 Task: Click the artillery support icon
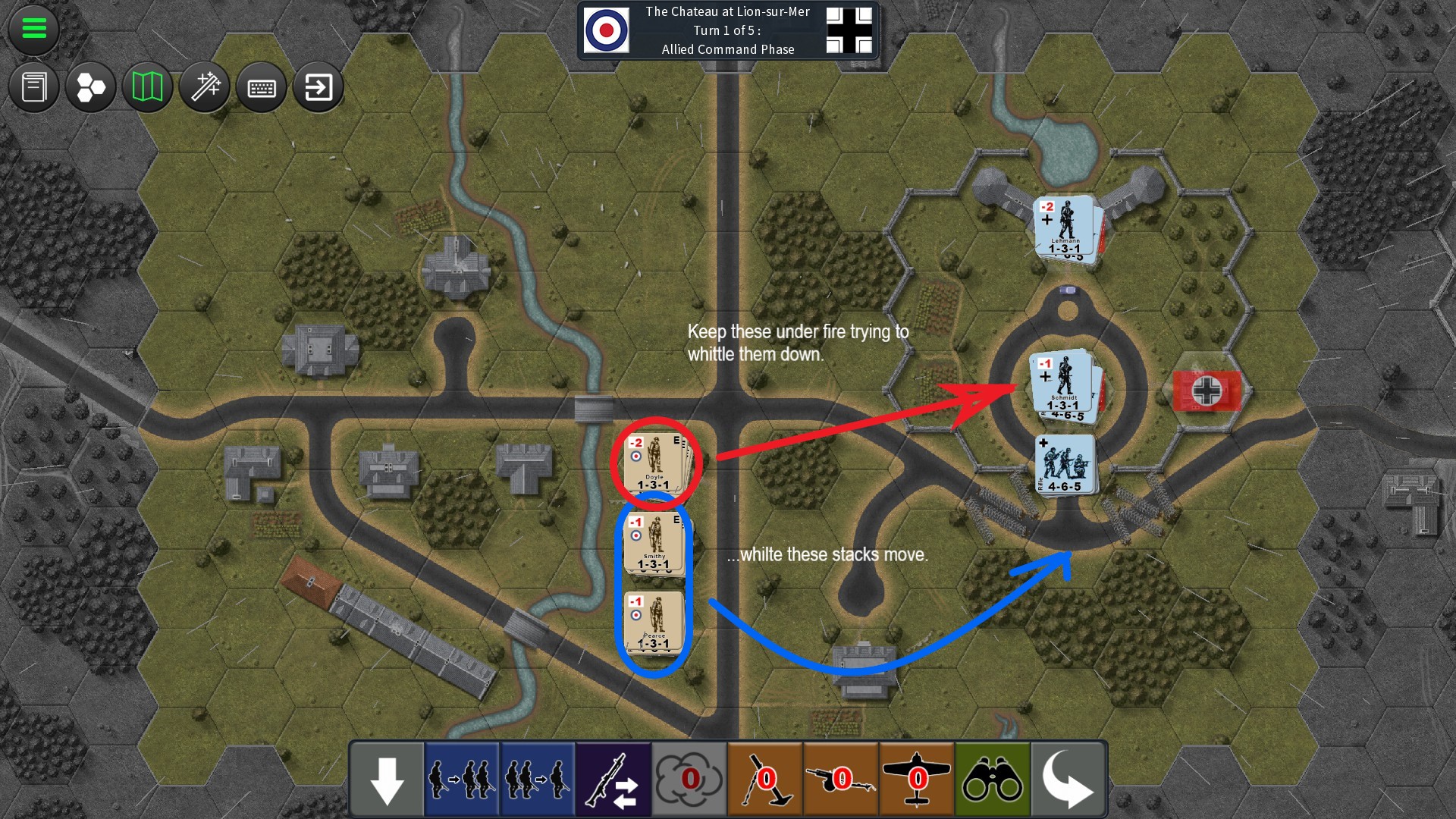point(840,778)
